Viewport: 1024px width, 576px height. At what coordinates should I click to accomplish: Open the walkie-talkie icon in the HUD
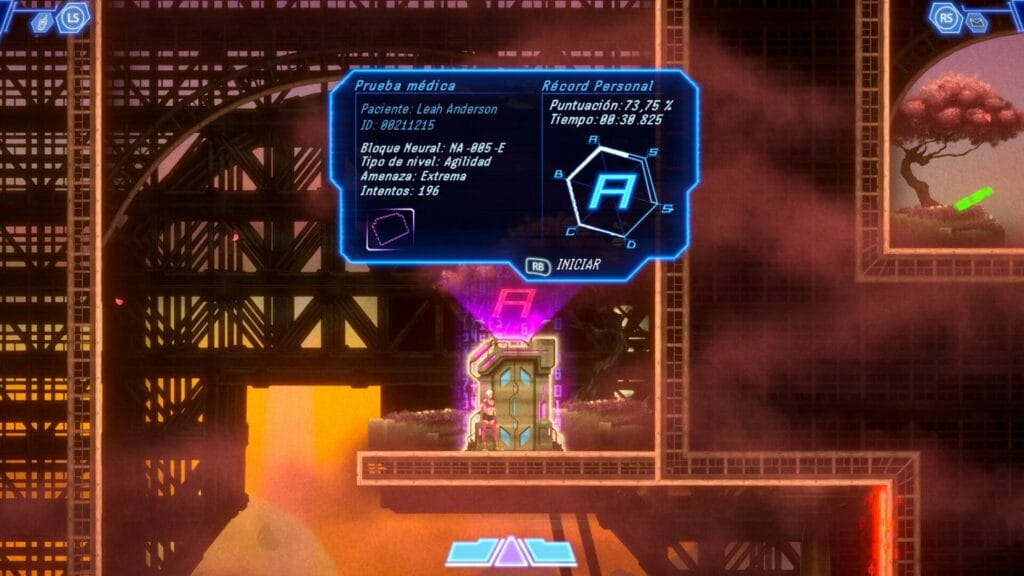pos(43,22)
